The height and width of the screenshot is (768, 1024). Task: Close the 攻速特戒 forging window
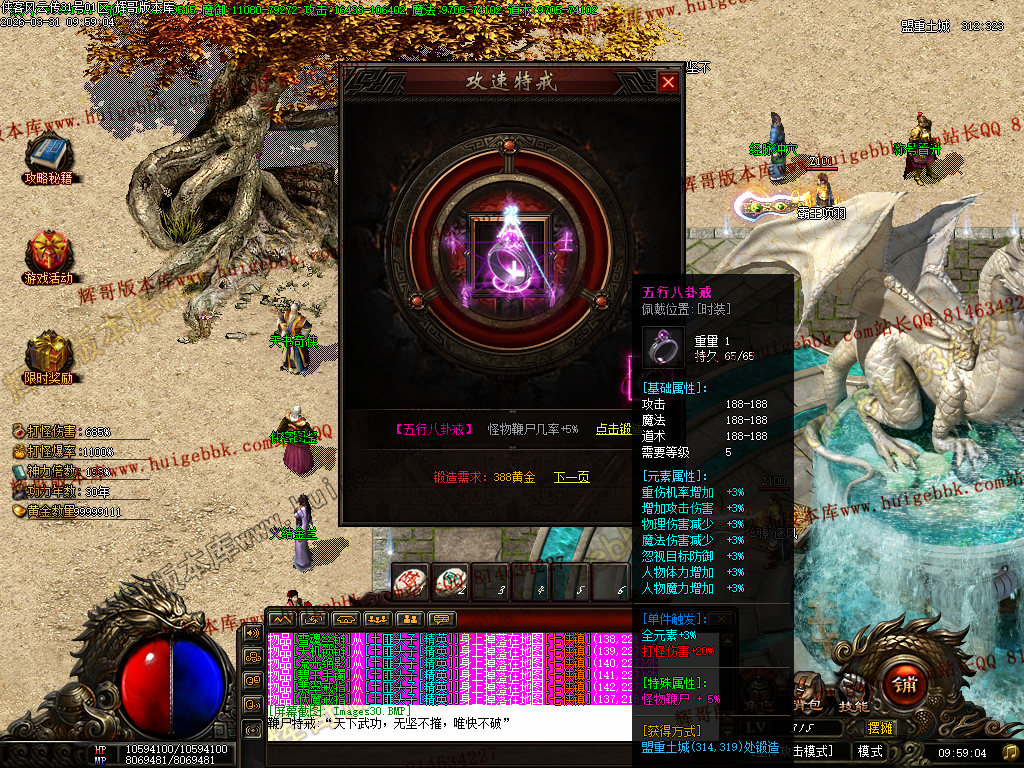668,83
